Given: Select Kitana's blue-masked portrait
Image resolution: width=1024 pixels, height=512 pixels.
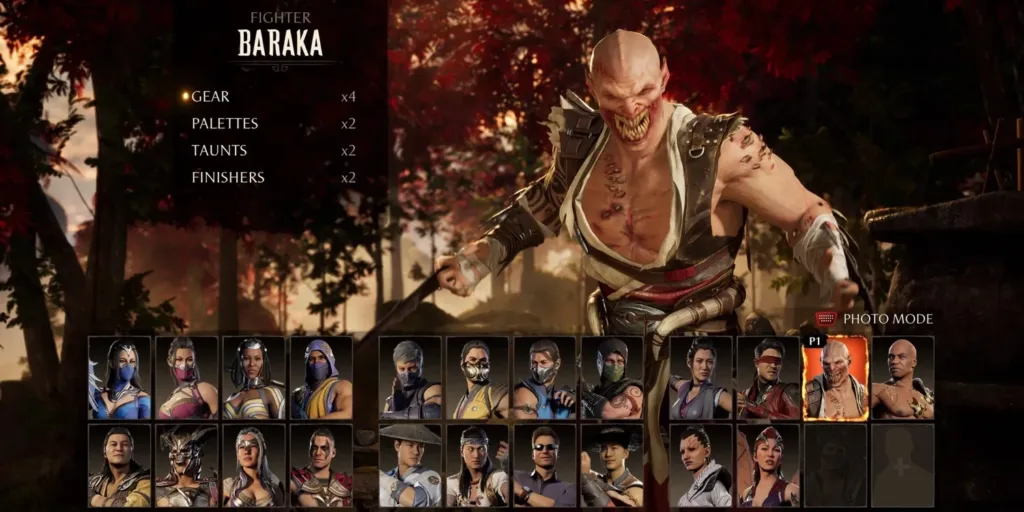Looking at the screenshot, I should [x=120, y=378].
